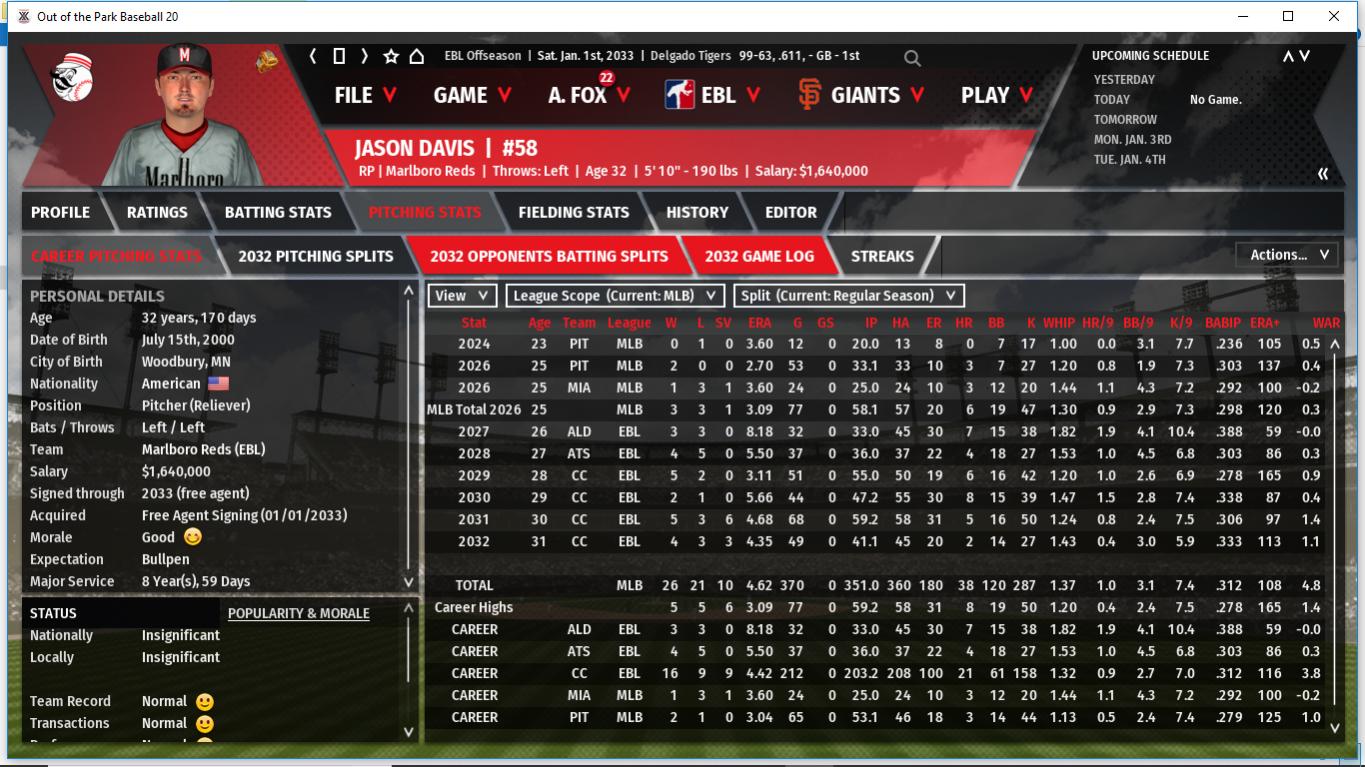Viewport: 1365px width, 767px height.
Task: Switch to the STREAKS subtab
Action: (x=882, y=256)
